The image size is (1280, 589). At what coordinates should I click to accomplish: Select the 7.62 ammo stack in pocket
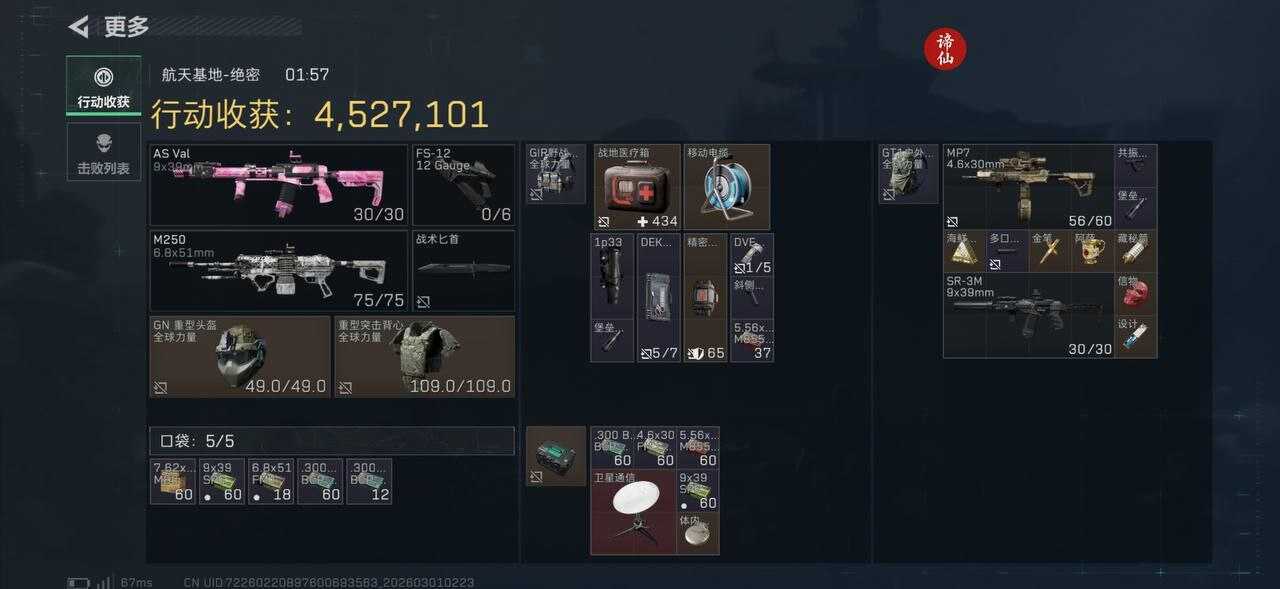(172, 481)
